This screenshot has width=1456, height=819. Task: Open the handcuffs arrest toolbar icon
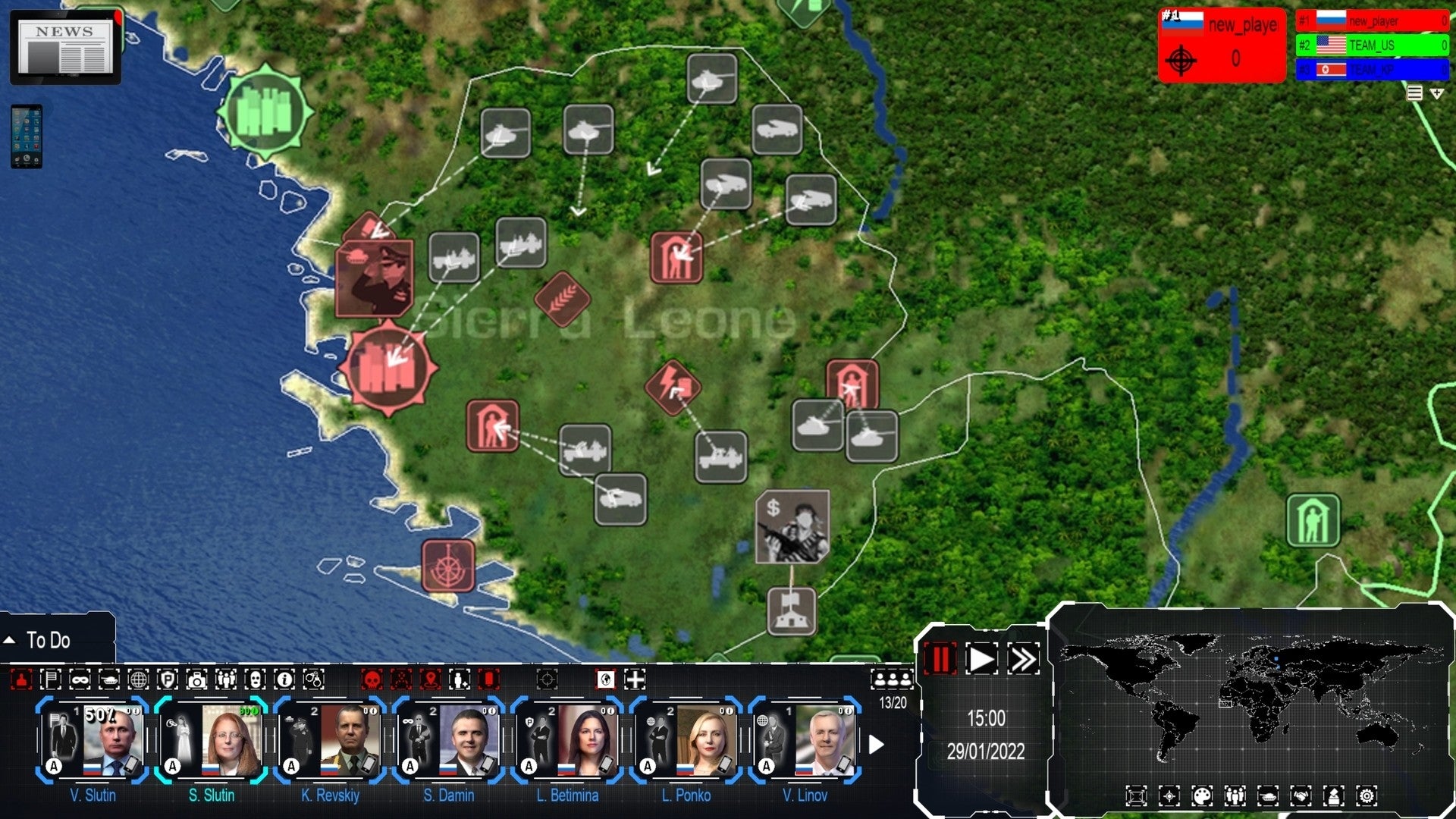(x=312, y=681)
